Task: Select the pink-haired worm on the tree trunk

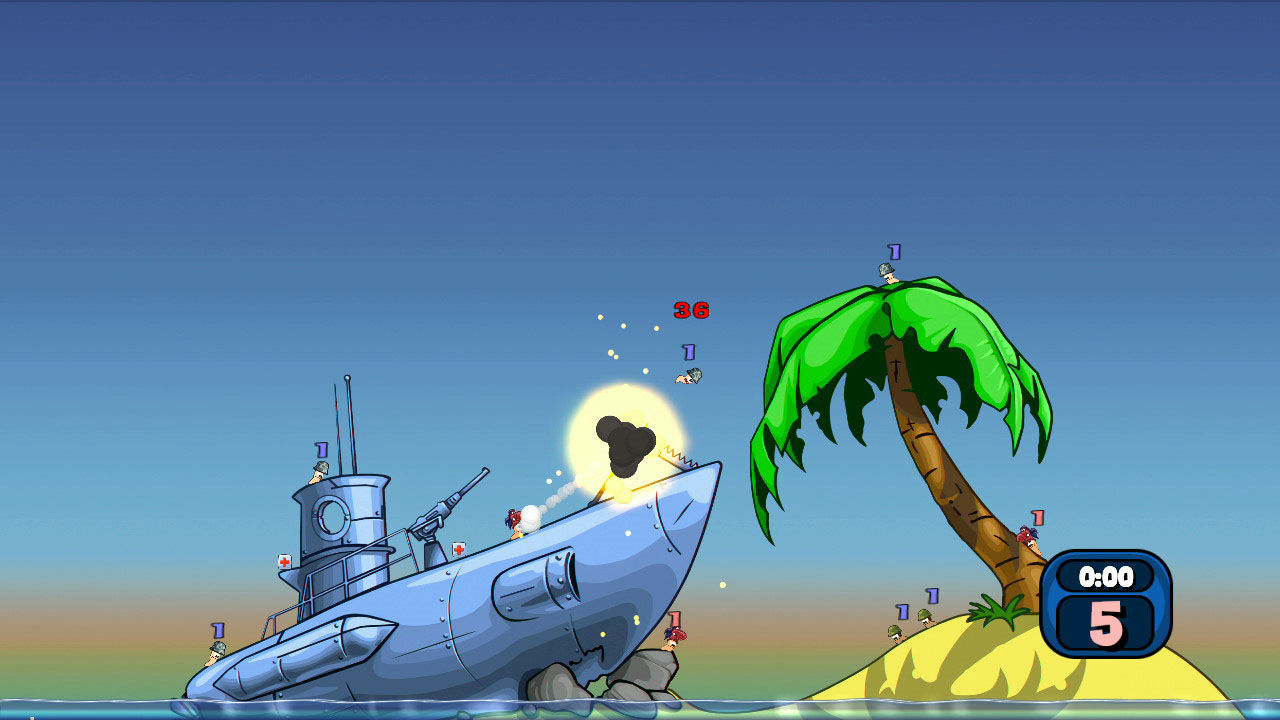Action: pos(1029,536)
